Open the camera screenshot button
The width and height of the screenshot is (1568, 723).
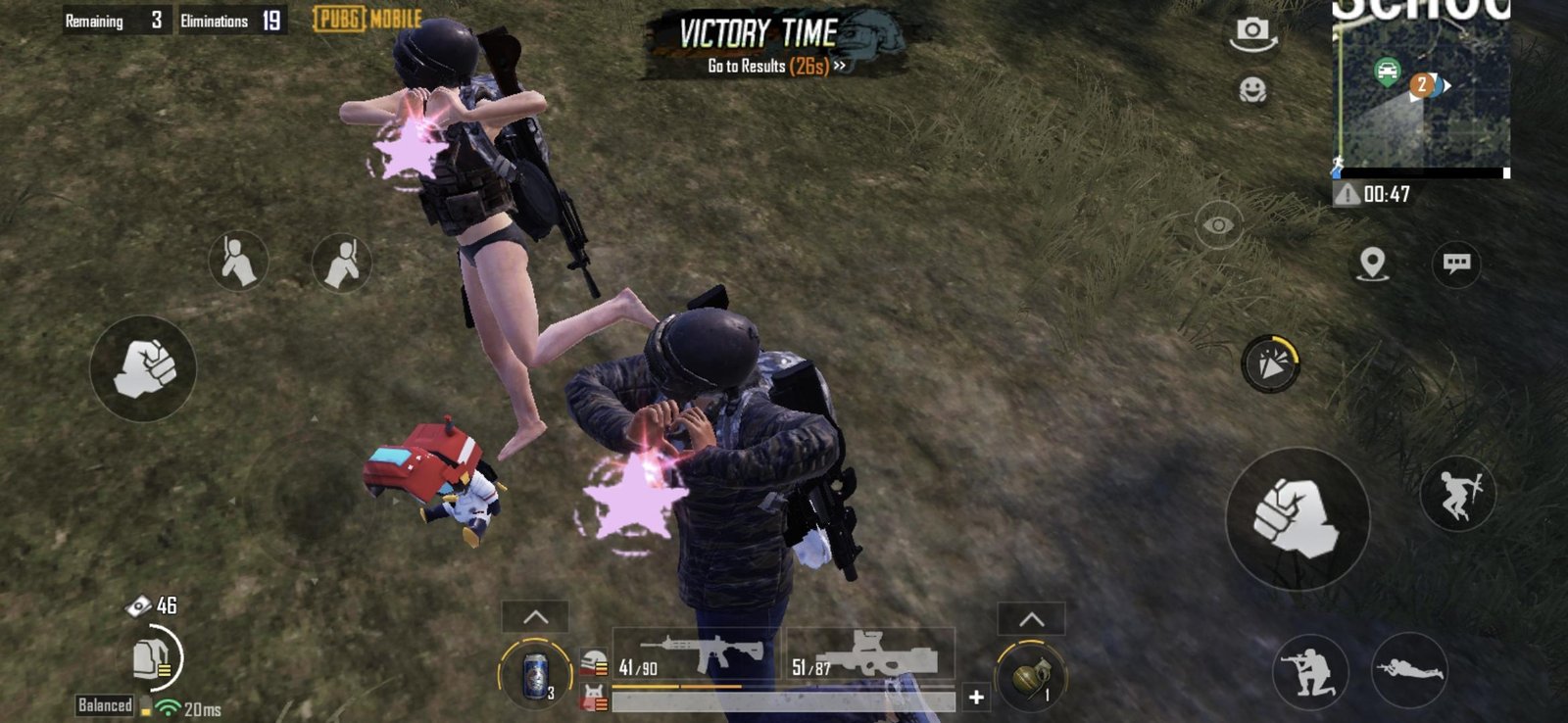coord(1252,32)
